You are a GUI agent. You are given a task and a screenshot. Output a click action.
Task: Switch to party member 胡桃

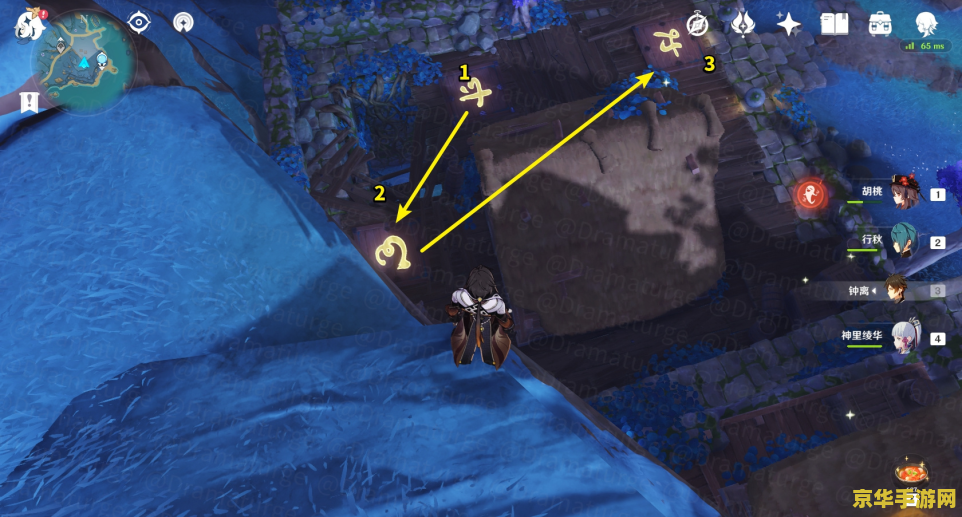point(905,194)
